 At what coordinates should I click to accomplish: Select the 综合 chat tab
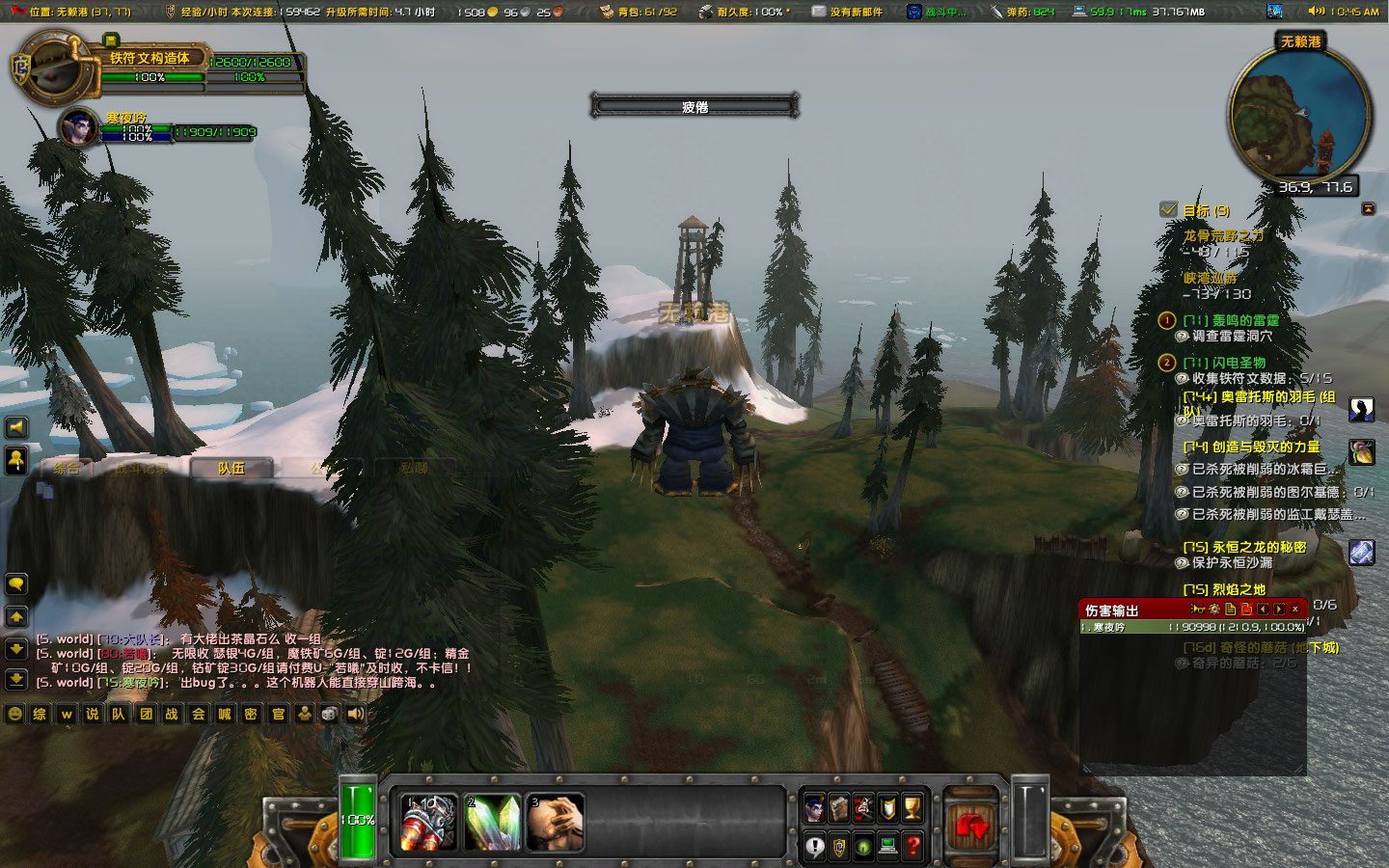[x=68, y=469]
